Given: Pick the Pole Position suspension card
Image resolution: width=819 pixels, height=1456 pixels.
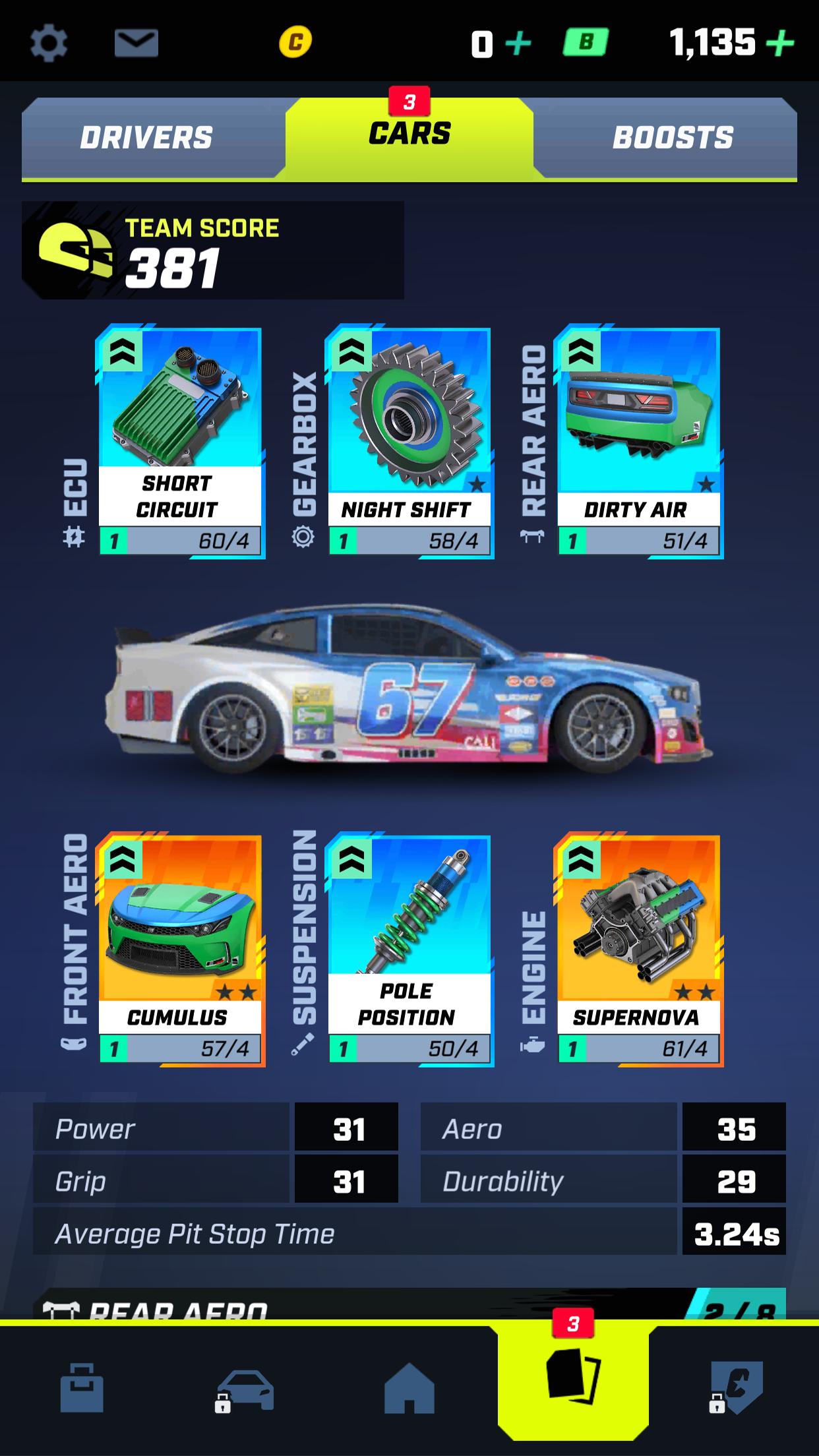Looking at the screenshot, I should tap(409, 950).
